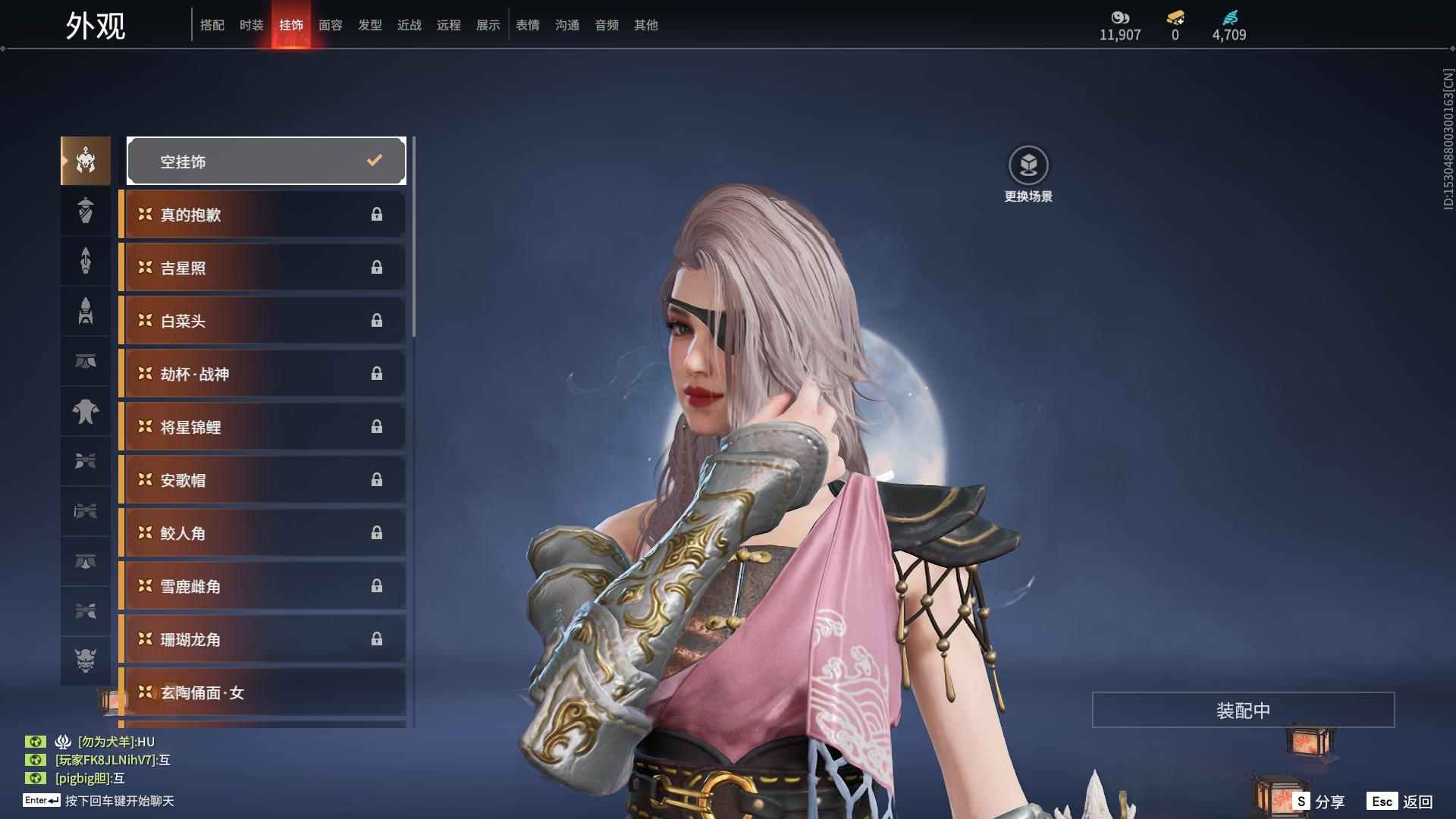Switch to the 时装 tab
The image size is (1456, 819).
(251, 25)
